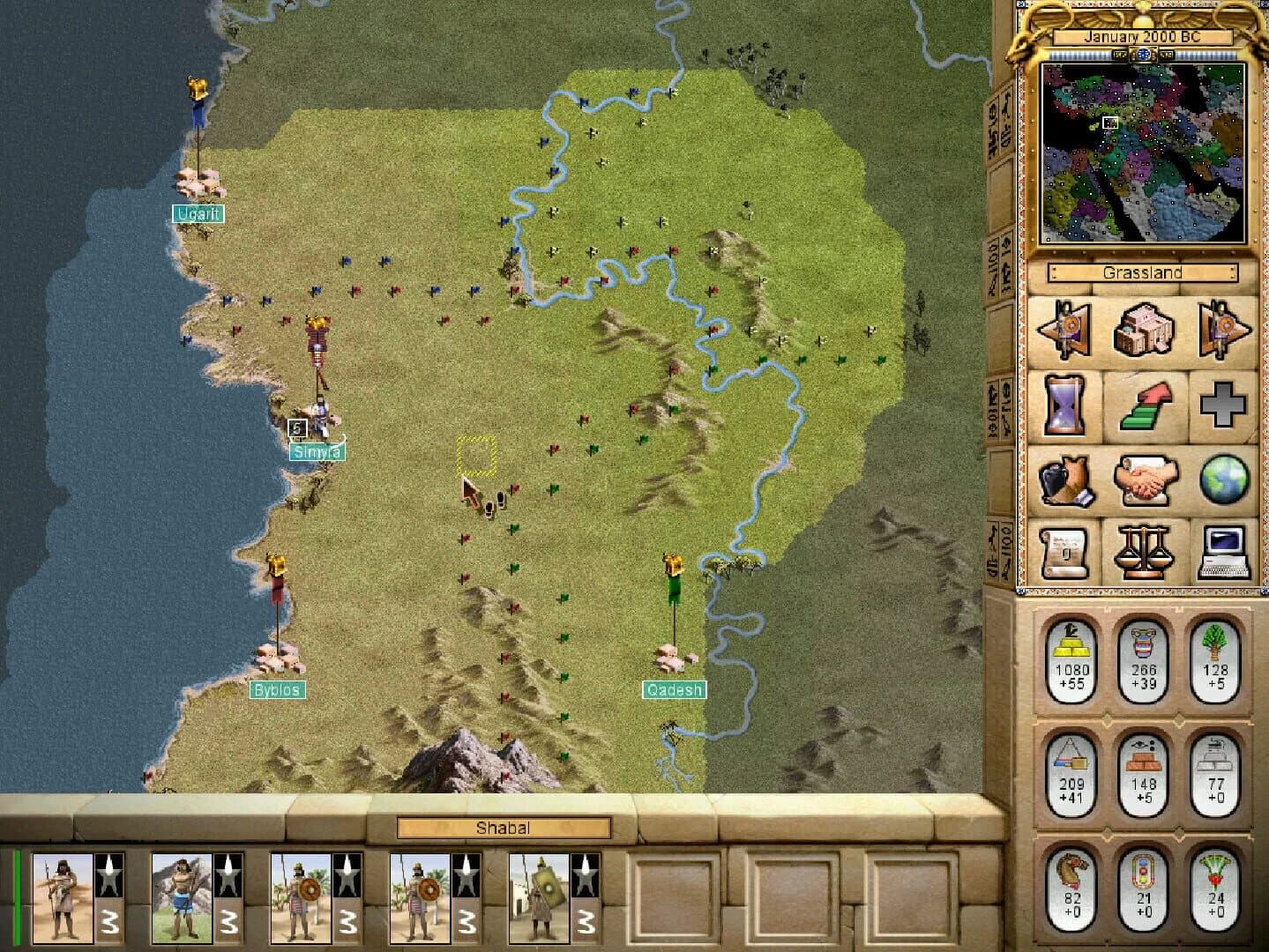Open trade goods via the amphora icon
This screenshot has height=952, width=1269.
tap(1066, 482)
